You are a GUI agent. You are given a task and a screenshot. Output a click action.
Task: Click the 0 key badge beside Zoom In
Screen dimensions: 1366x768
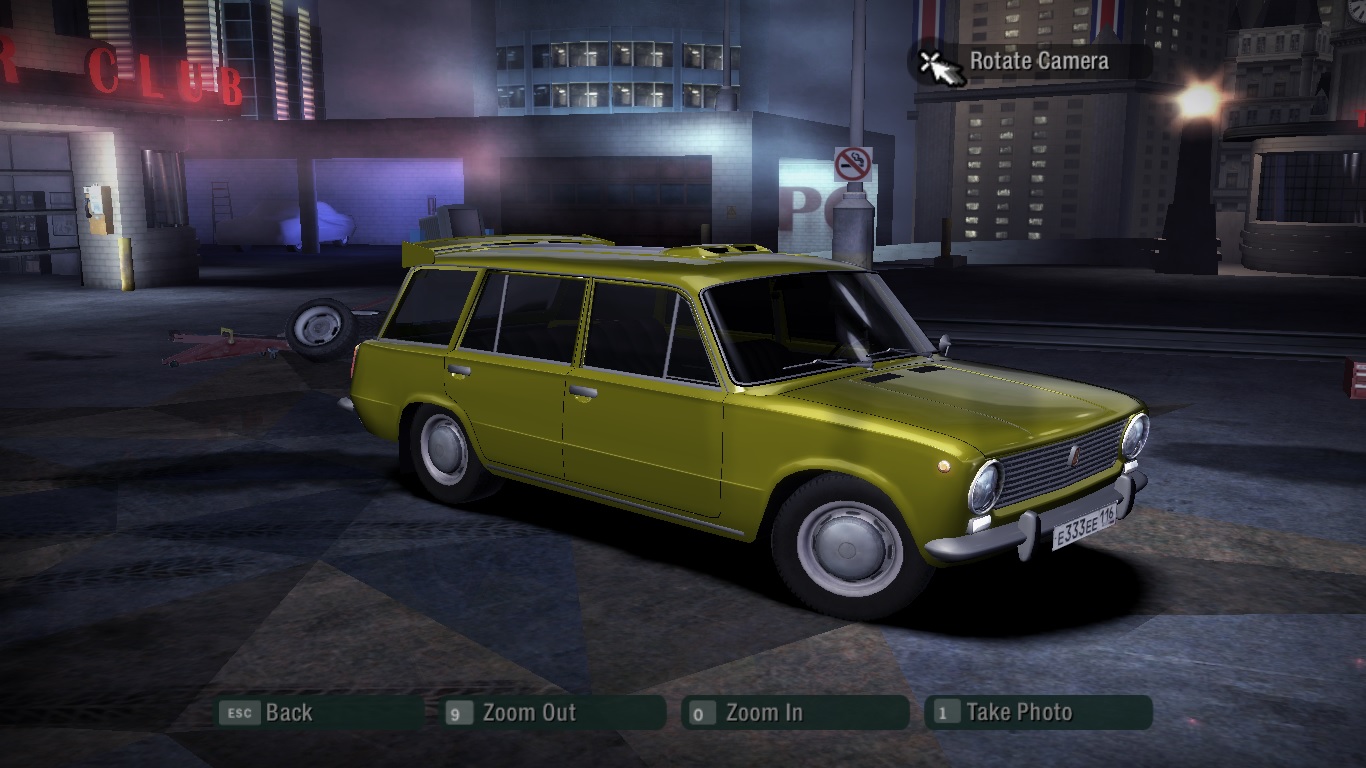700,713
